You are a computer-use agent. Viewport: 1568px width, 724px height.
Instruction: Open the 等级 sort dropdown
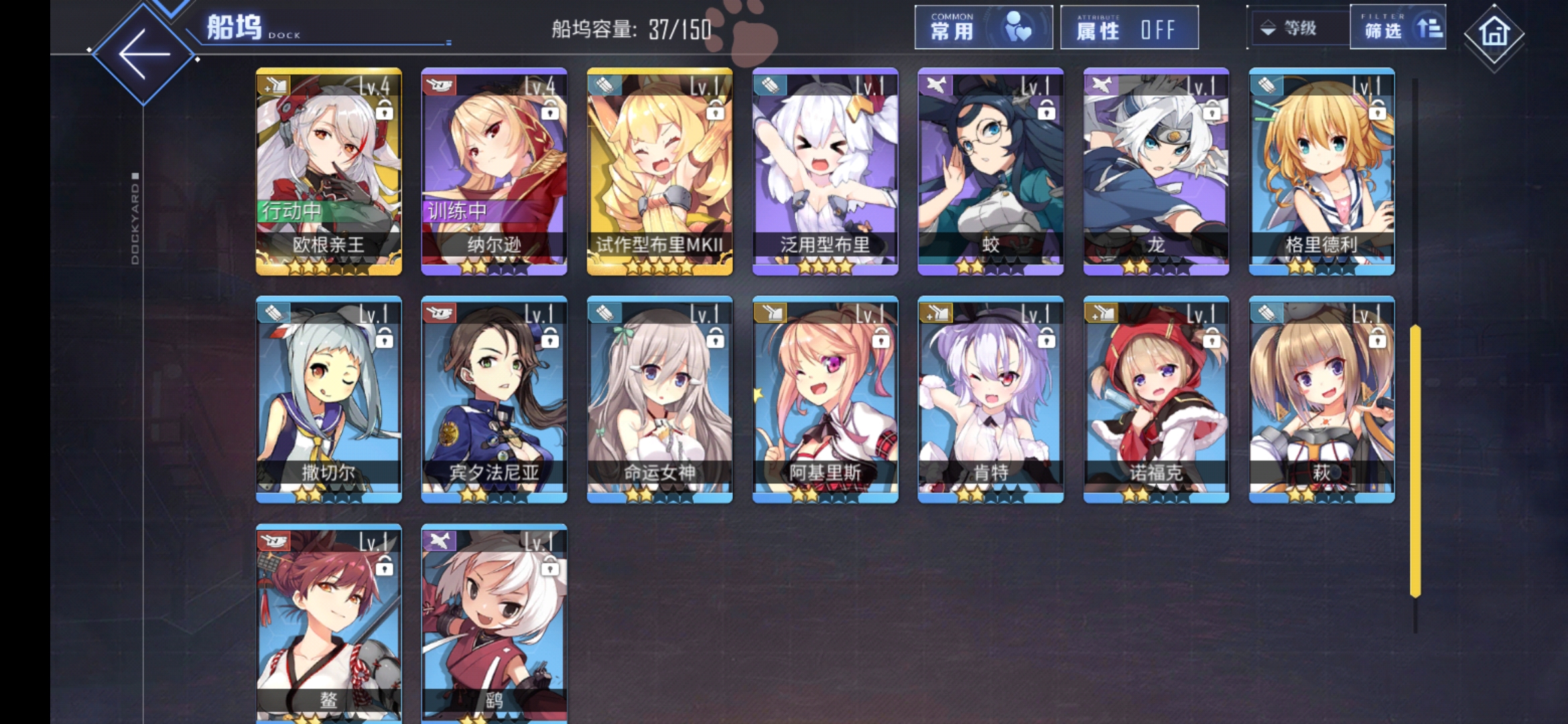click(1297, 28)
